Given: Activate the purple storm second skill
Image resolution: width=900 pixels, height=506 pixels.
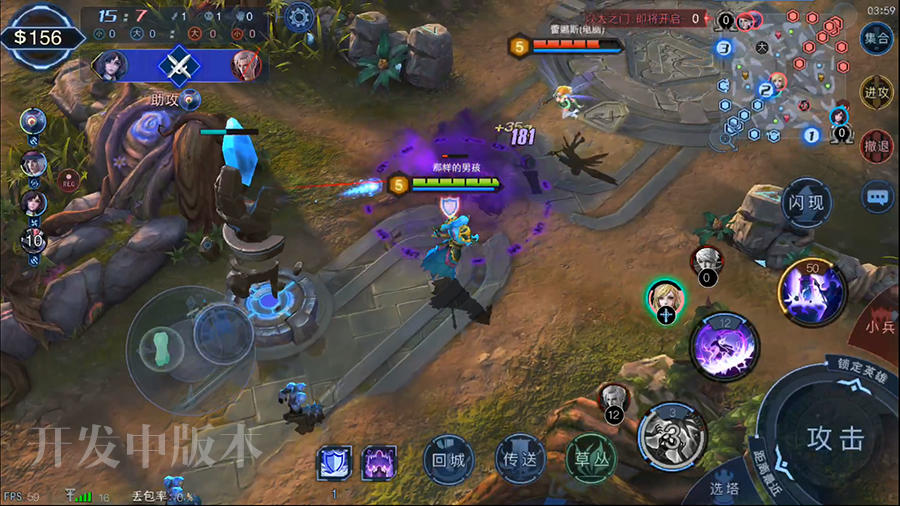Looking at the screenshot, I should click(725, 346).
